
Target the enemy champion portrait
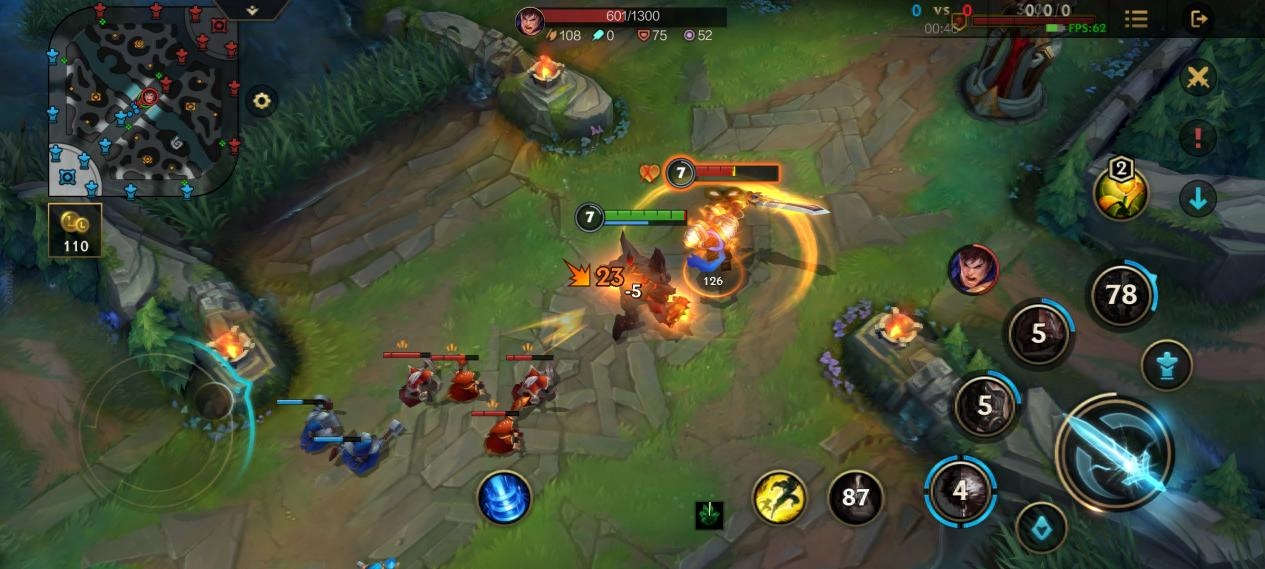click(x=973, y=270)
